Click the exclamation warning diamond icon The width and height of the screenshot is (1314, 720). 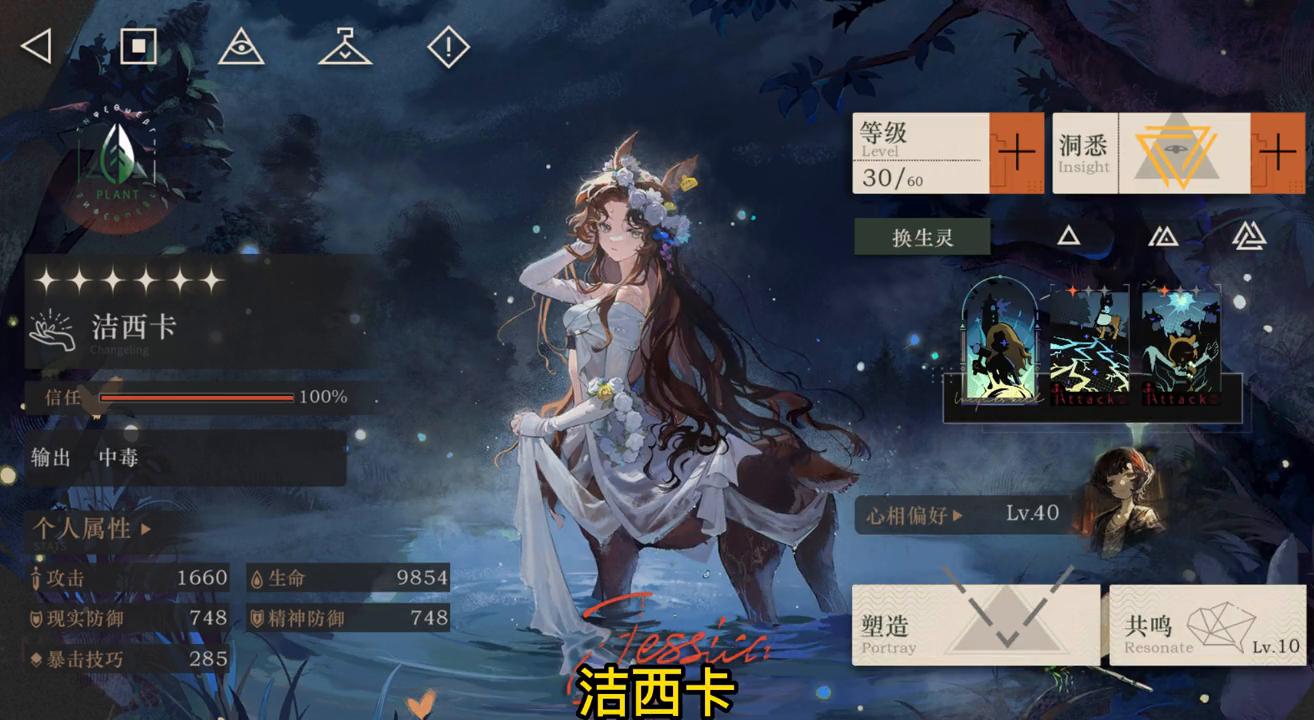[x=447, y=44]
